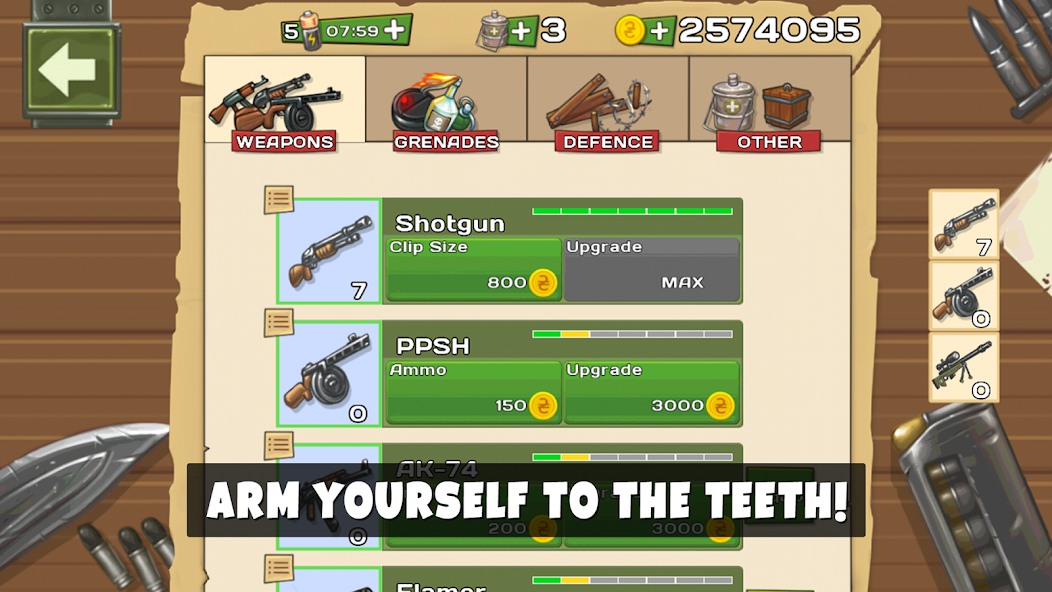Buy PPSH ammo for 150 coins
The image size is (1052, 592).
point(473,393)
